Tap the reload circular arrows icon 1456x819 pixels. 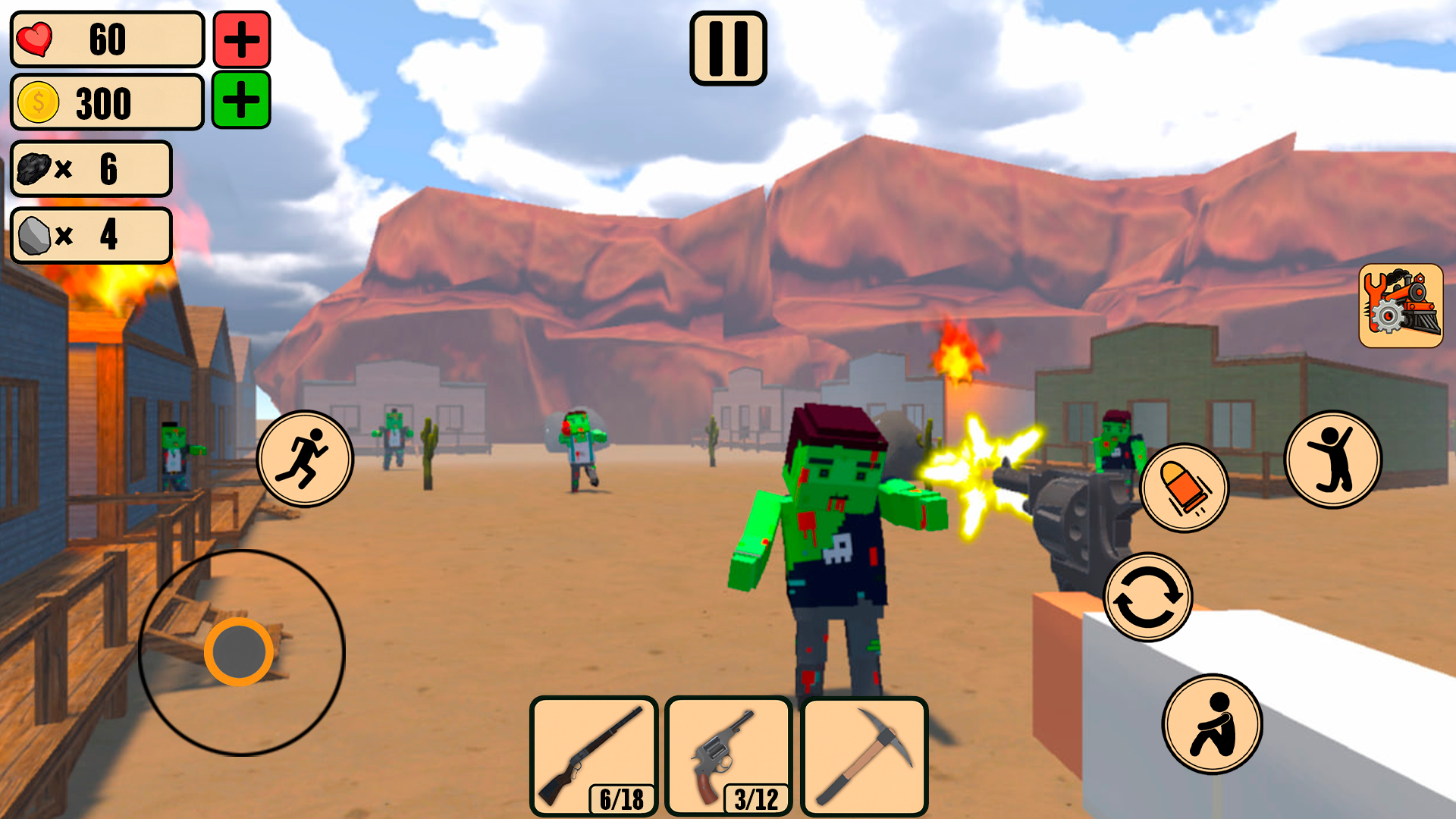(x=1150, y=596)
